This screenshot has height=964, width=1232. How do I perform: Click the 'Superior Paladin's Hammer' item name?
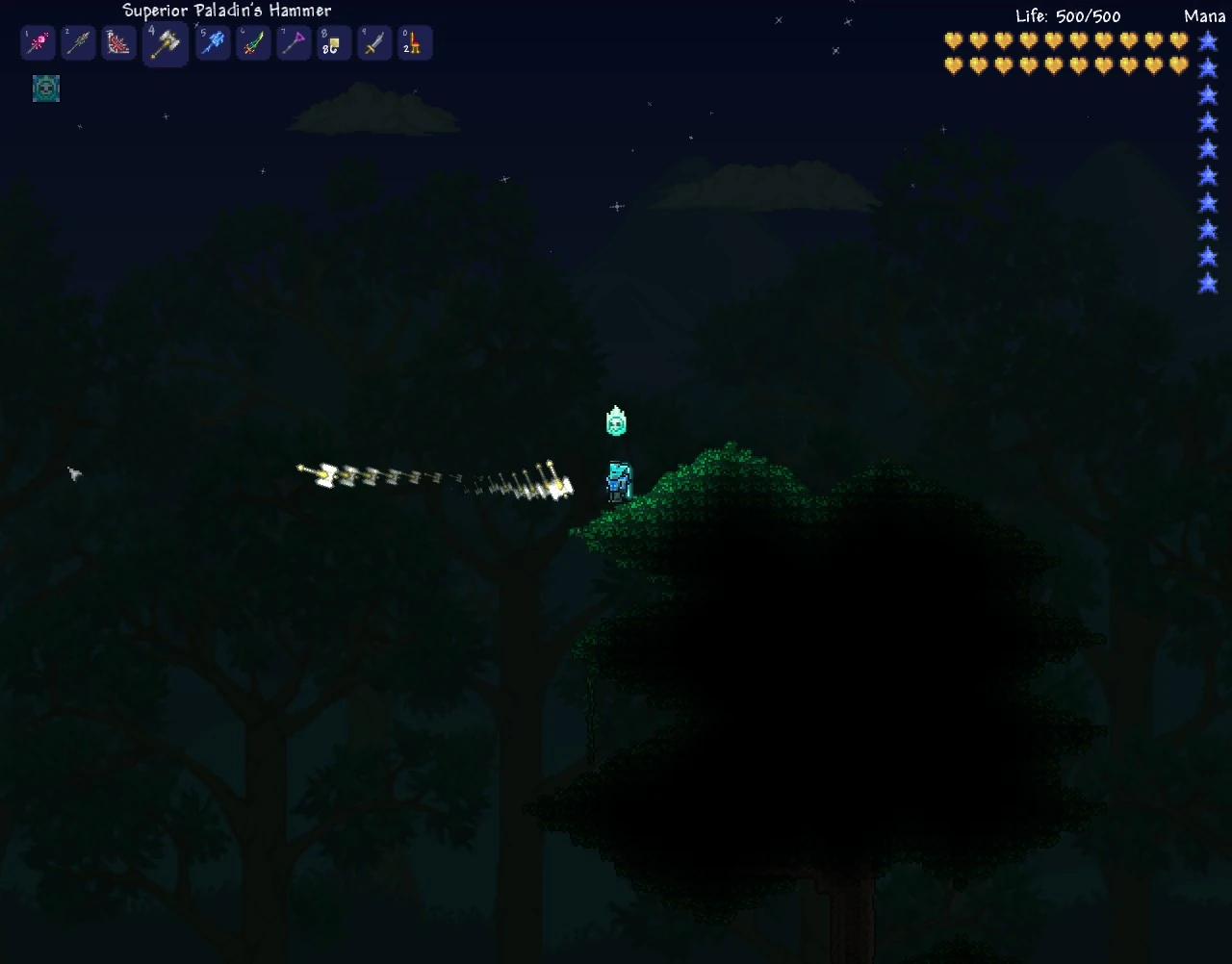pyautogui.click(x=226, y=11)
